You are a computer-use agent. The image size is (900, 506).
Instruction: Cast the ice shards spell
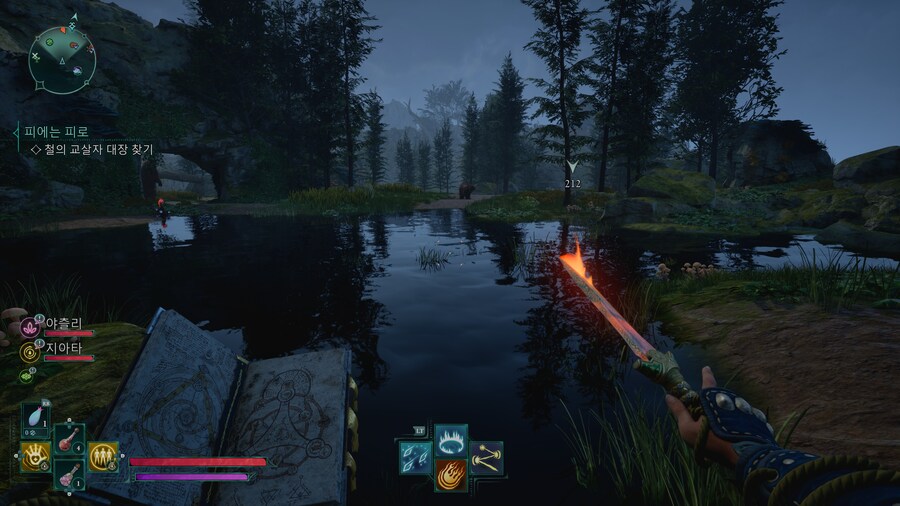point(415,457)
